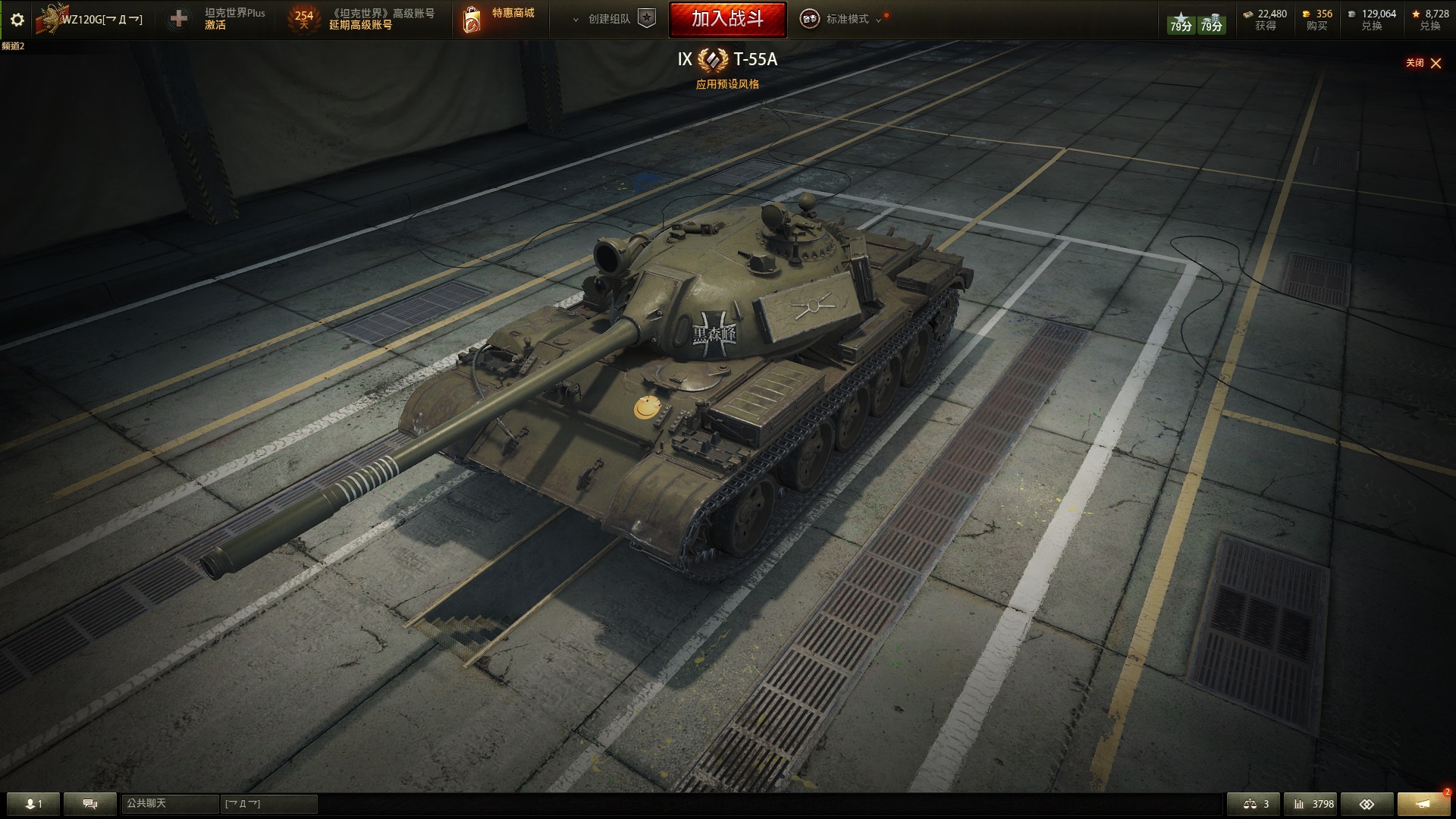Open the chat channels speech-bubble button
Screen dimensions: 1456x819
pos(89,804)
